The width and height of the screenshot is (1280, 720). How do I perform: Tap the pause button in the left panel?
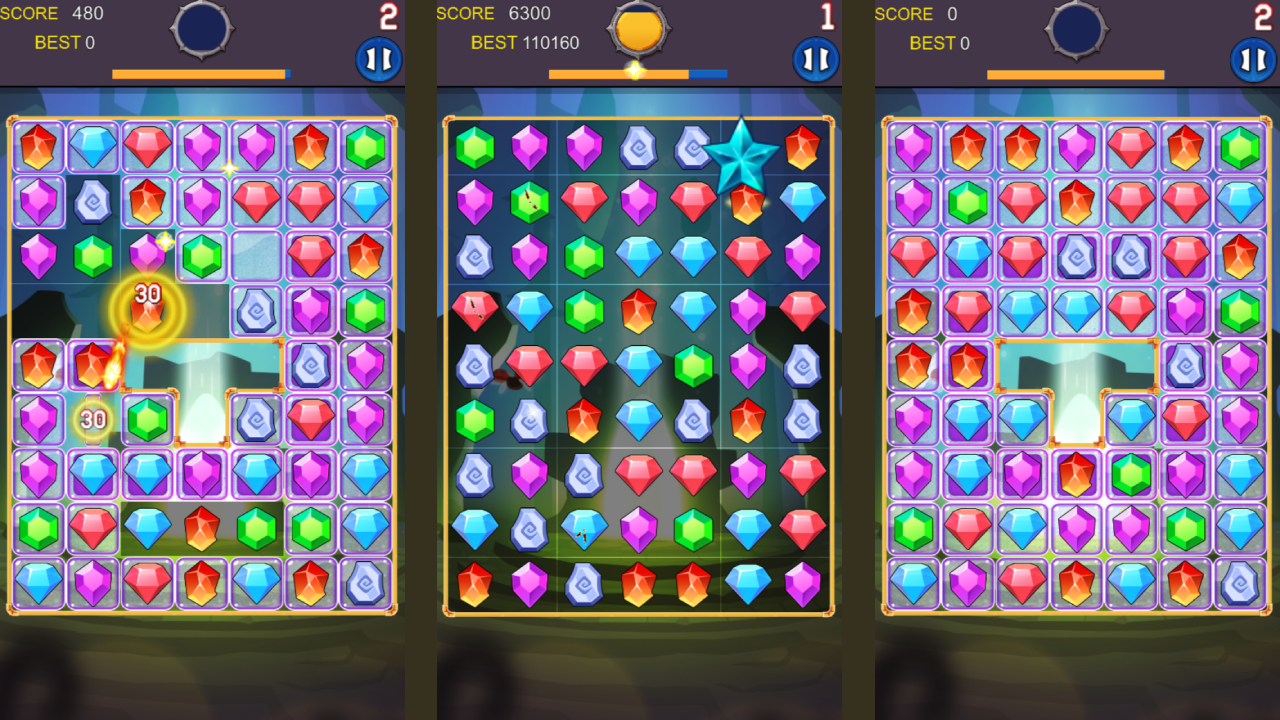coord(377,59)
